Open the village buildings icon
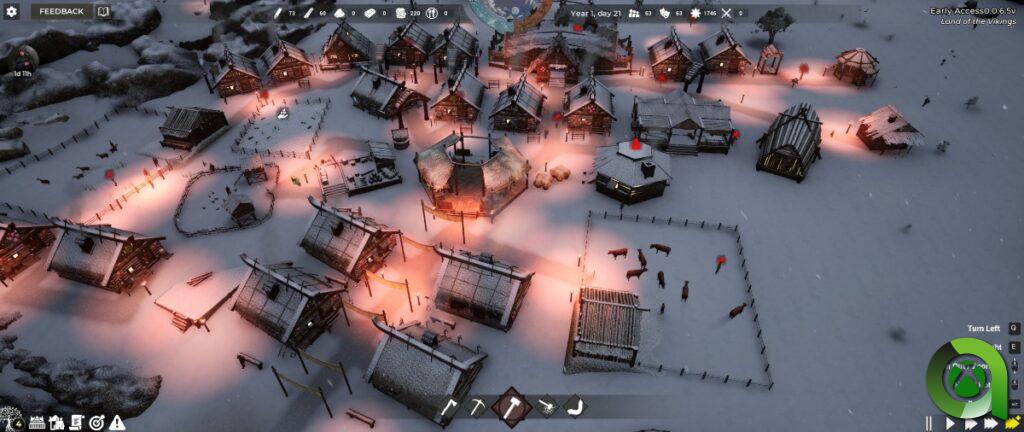 (57, 422)
